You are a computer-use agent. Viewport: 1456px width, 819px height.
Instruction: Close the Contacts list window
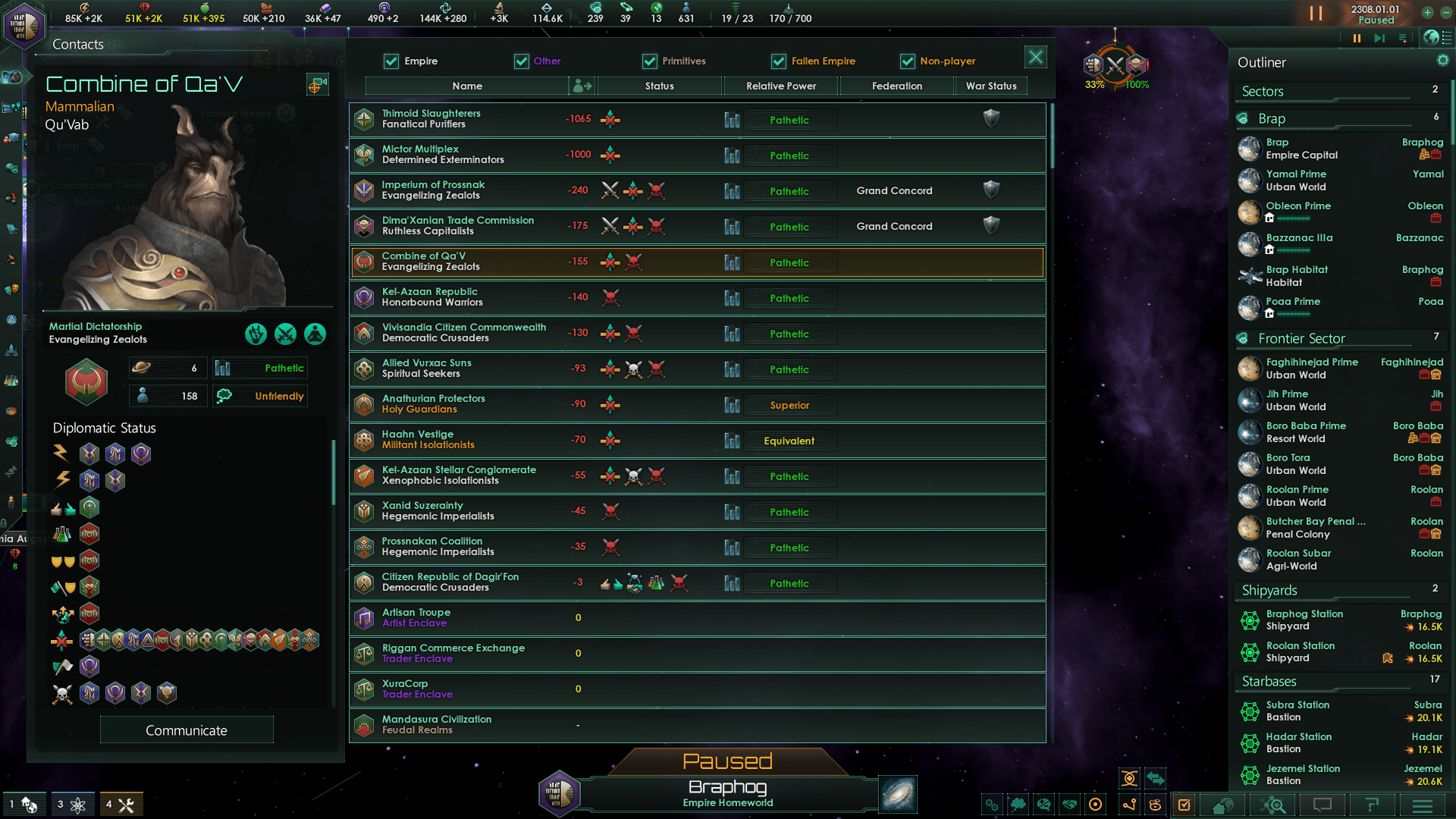coord(1035,58)
